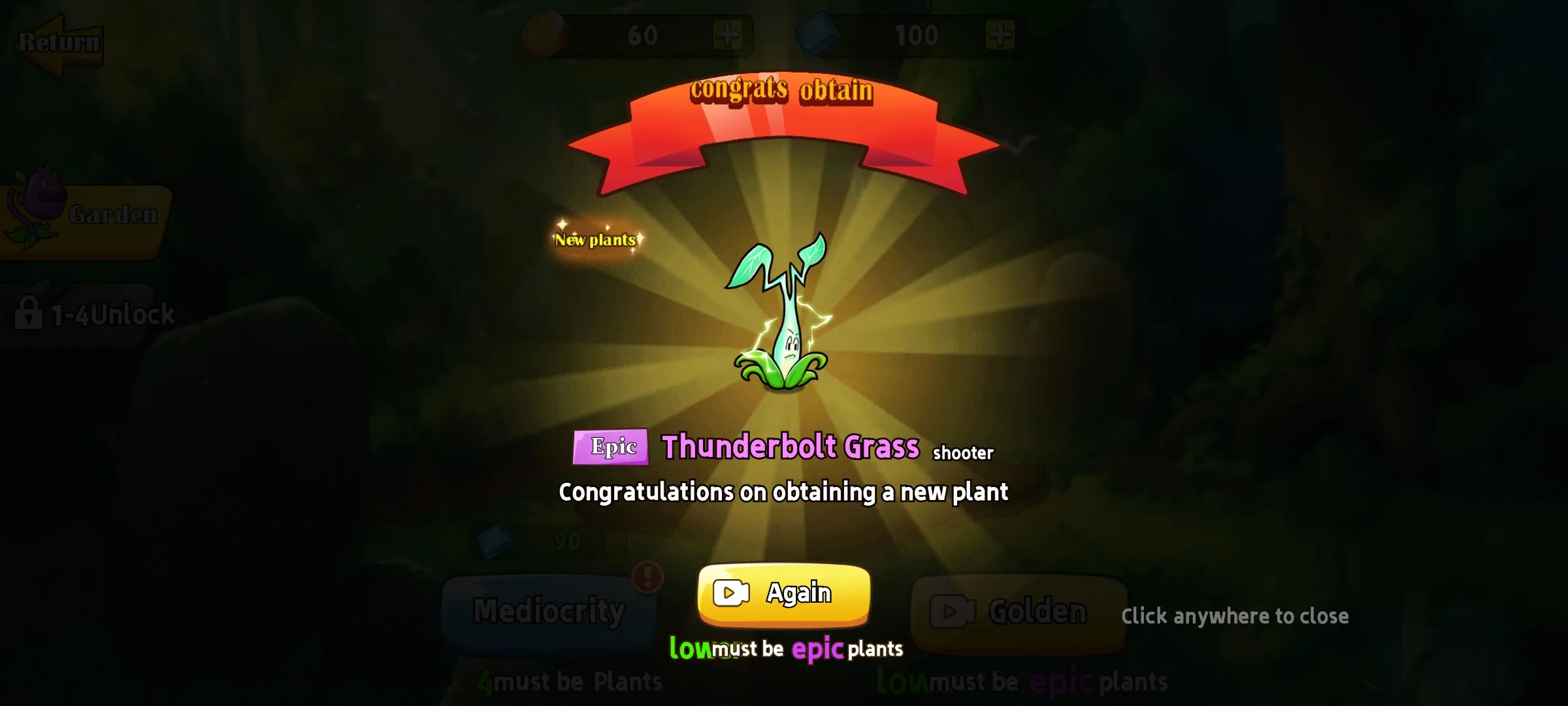Viewport: 1568px width, 706px height.
Task: Choose the Mediocrity draw option
Action: click(x=549, y=611)
